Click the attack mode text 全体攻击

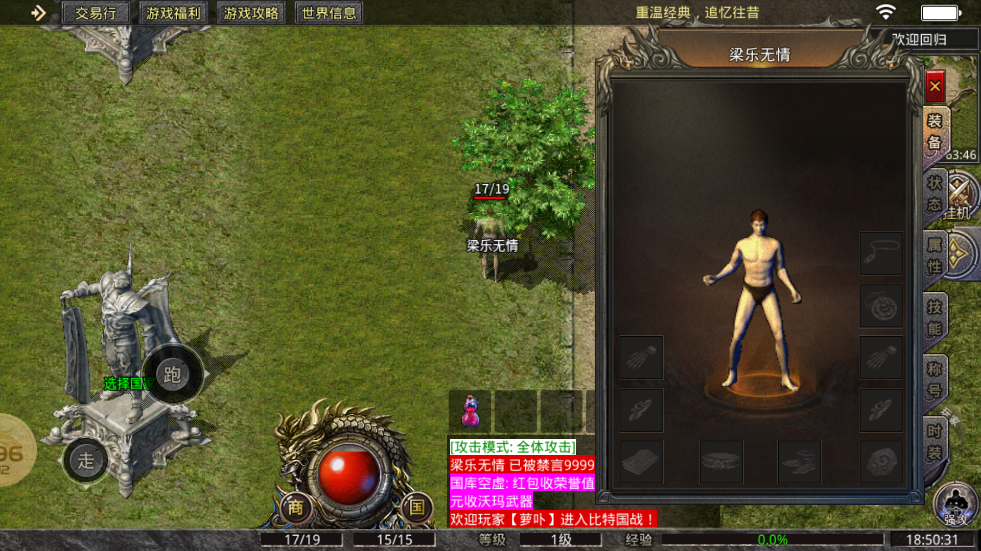coord(512,447)
